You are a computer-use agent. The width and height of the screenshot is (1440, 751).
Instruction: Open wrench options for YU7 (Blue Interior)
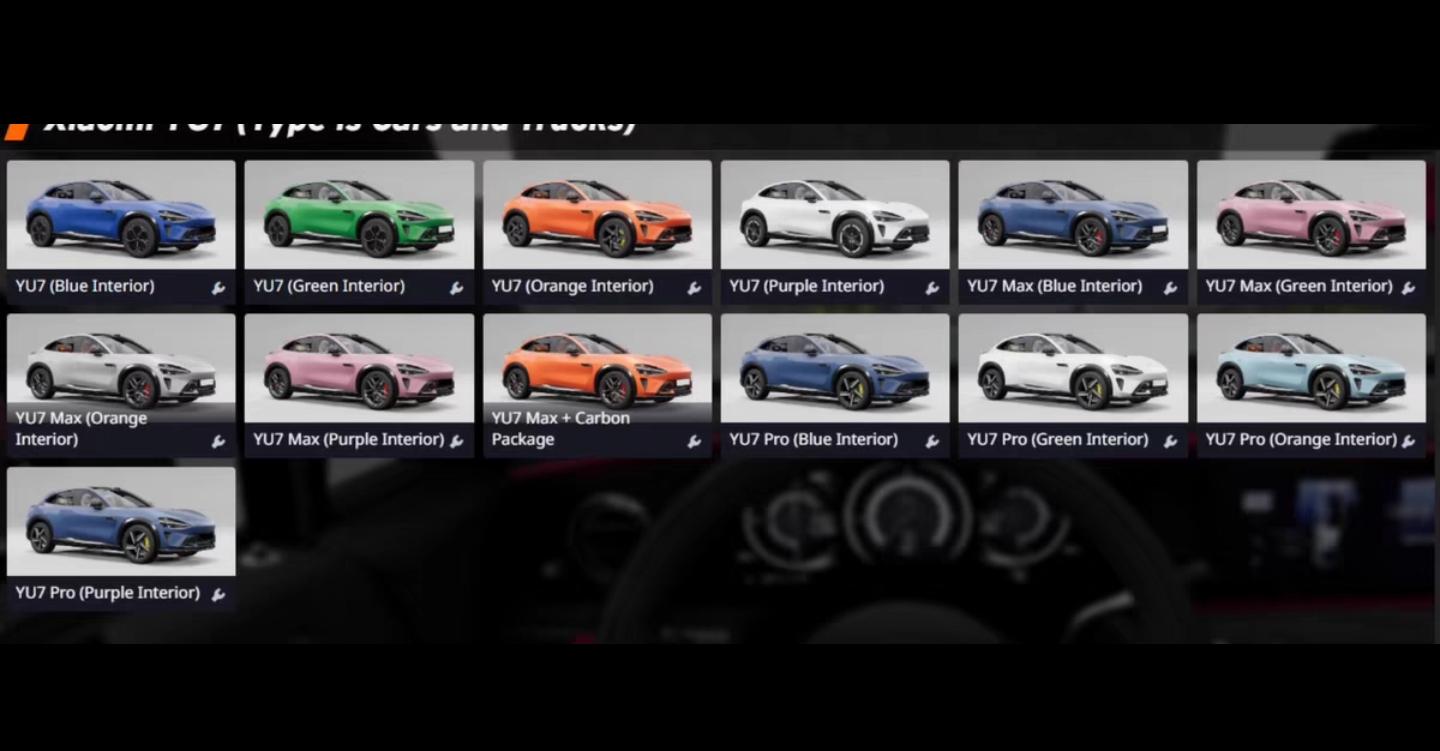tap(218, 288)
